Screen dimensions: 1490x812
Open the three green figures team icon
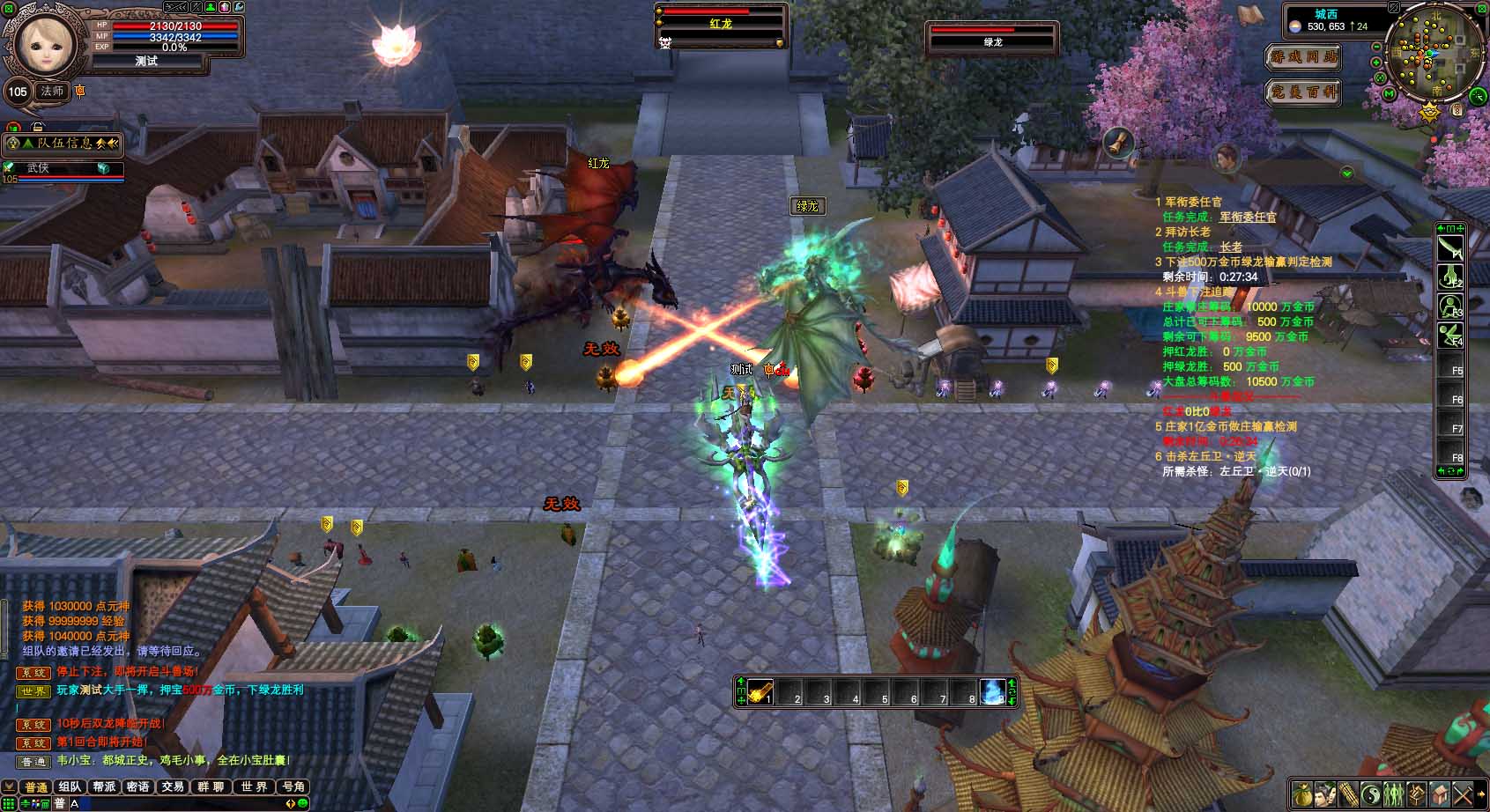pyautogui.click(x=1393, y=794)
